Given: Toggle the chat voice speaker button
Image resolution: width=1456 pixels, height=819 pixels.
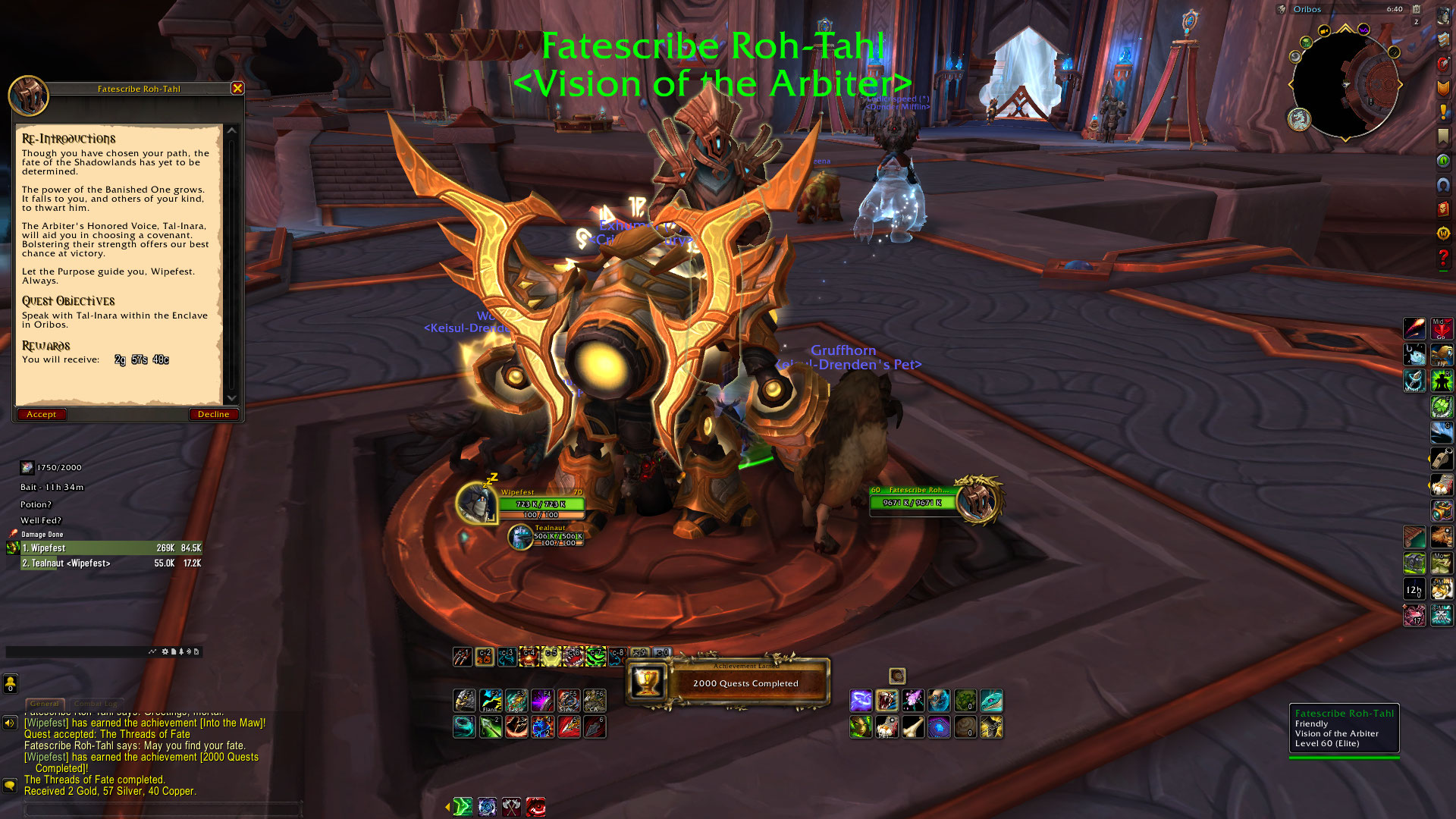Looking at the screenshot, I should point(10,723).
